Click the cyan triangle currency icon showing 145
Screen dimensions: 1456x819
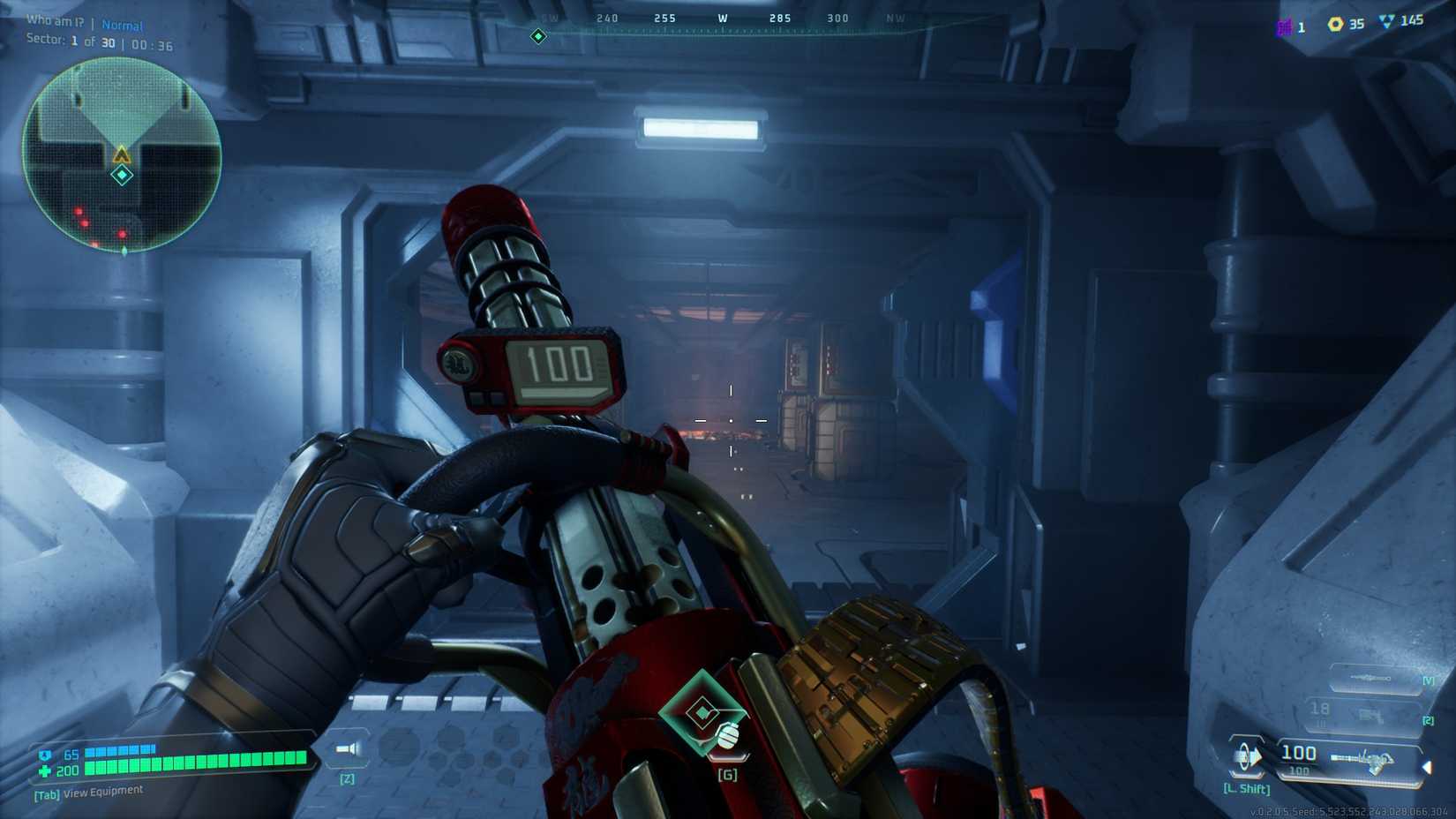tap(1387, 24)
